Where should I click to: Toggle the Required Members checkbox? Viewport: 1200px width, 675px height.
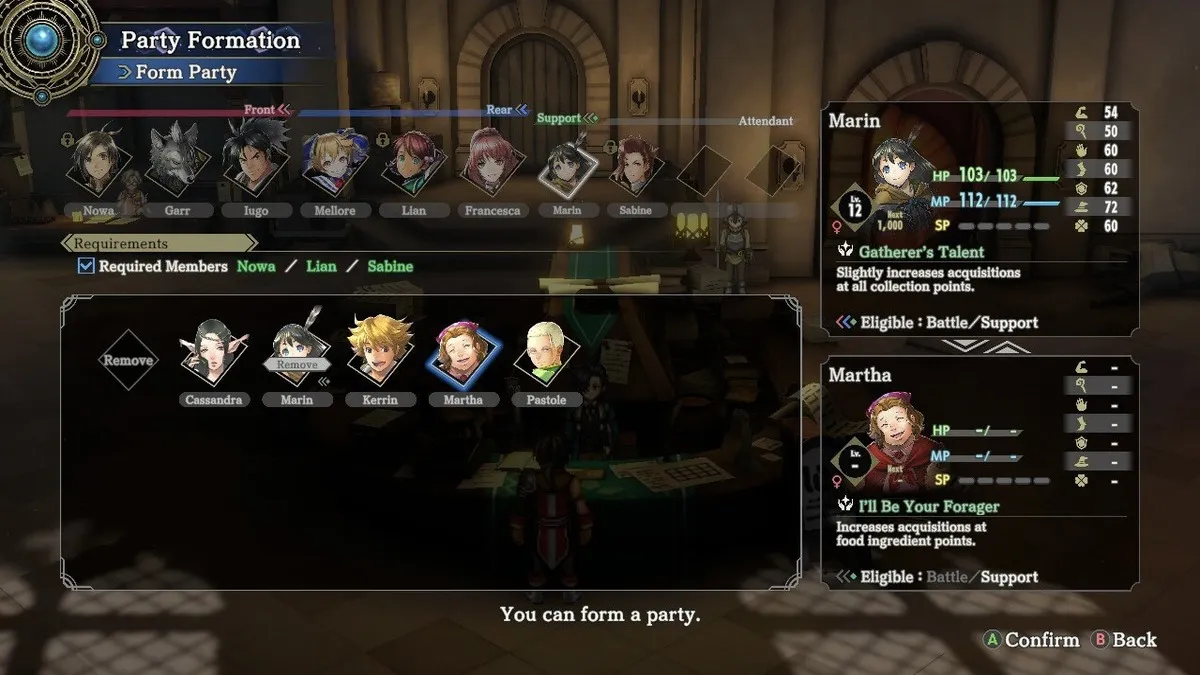pyautogui.click(x=86, y=267)
